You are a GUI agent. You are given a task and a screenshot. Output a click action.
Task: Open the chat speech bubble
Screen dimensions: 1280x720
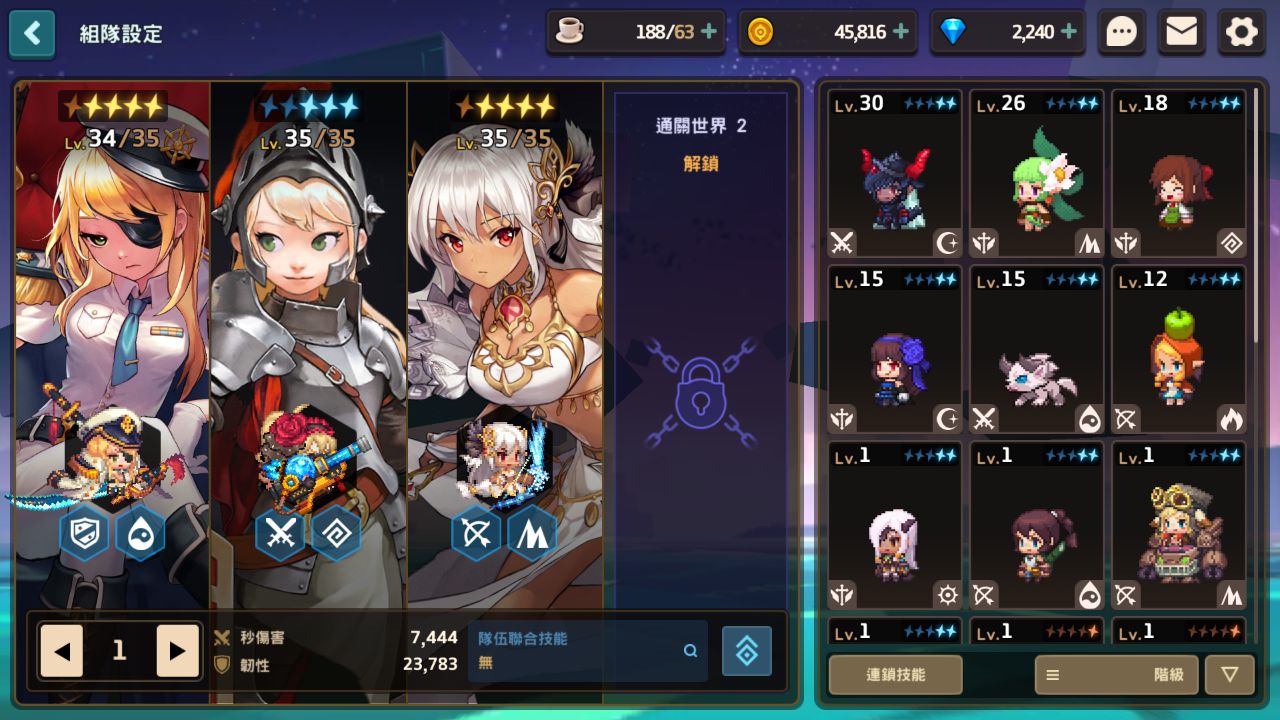[x=1121, y=33]
